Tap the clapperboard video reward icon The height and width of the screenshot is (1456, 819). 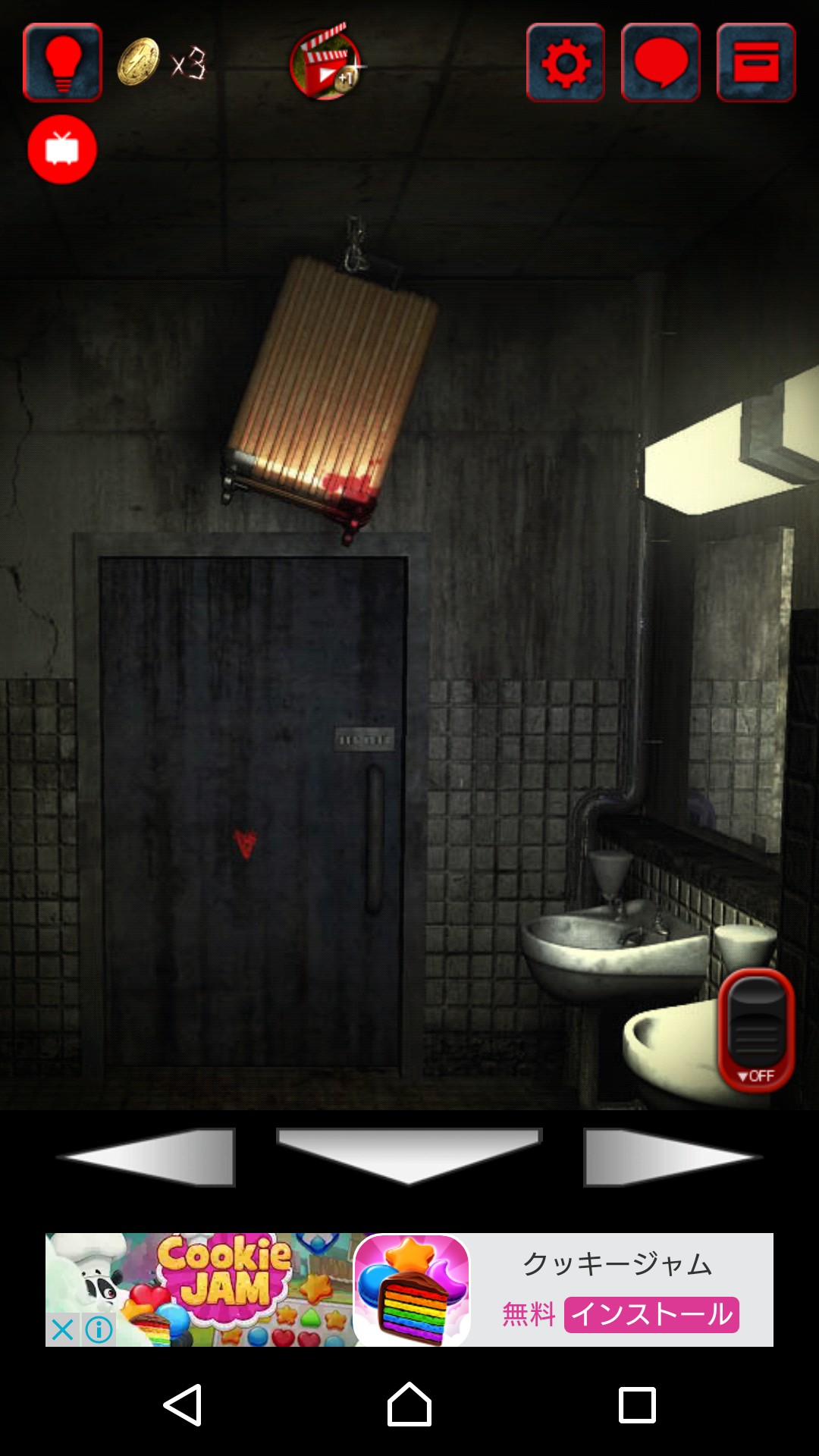click(x=326, y=64)
